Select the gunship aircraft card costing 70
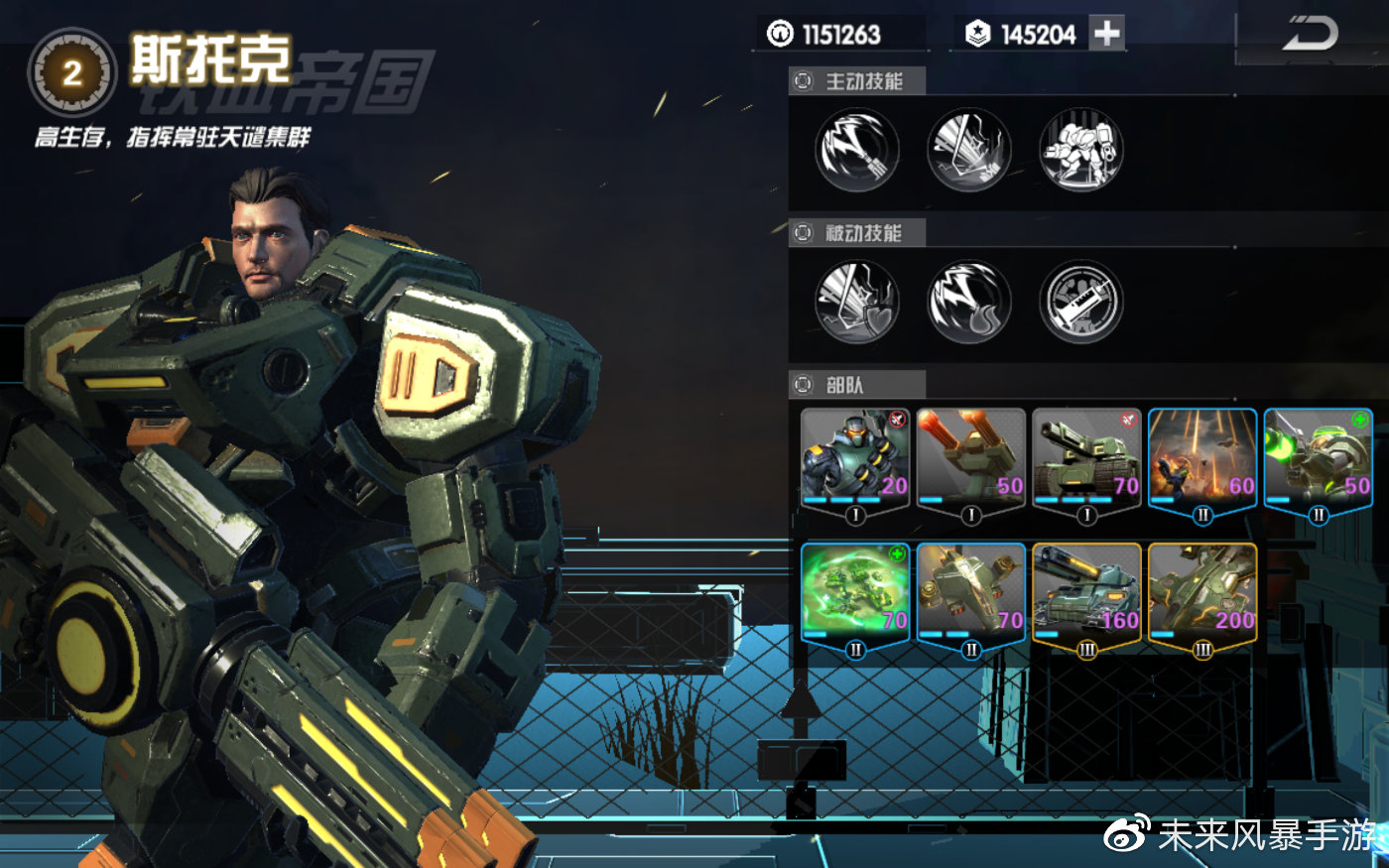The image size is (1389, 868). tap(970, 593)
